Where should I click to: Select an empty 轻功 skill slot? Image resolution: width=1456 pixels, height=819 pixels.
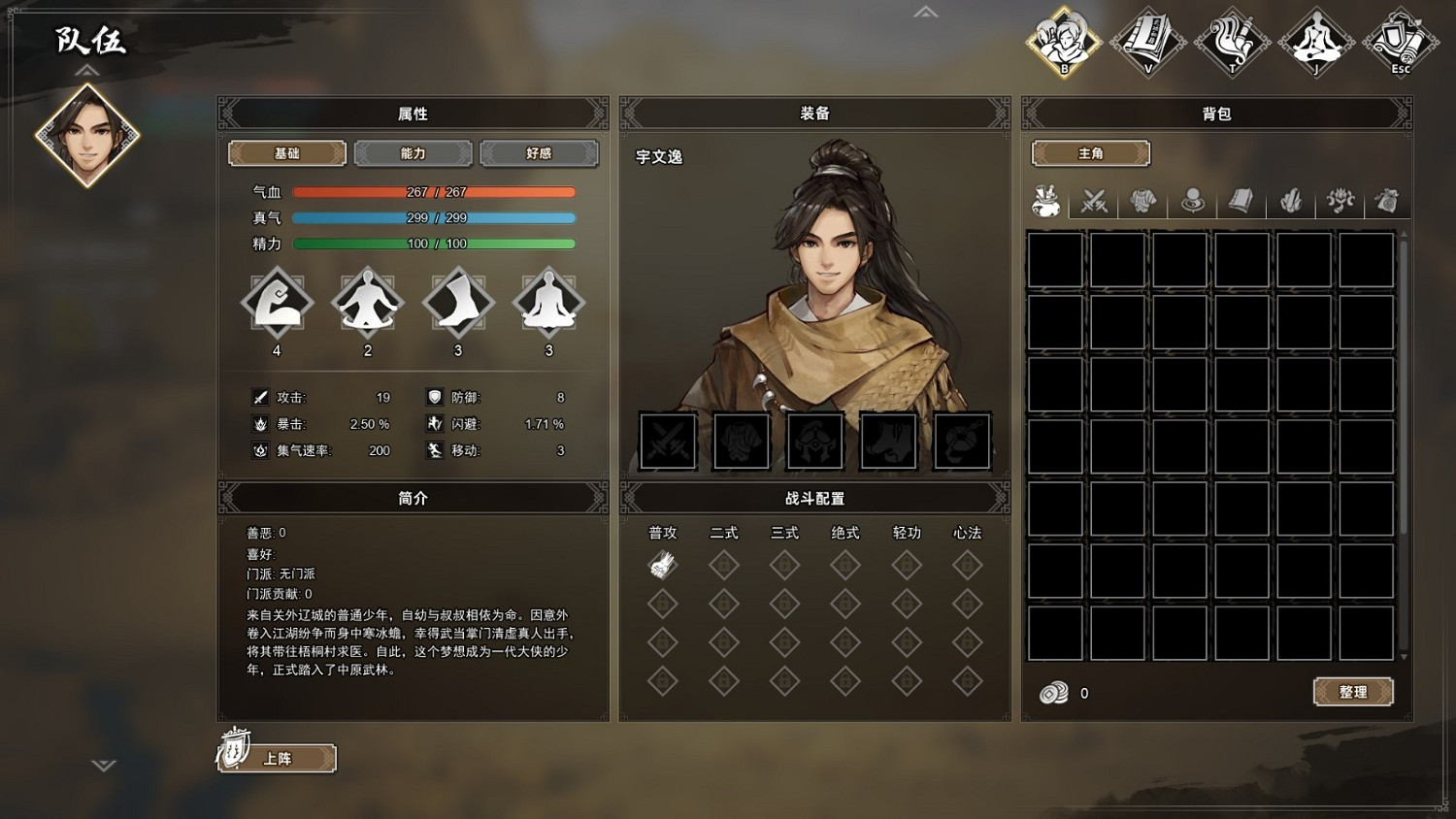(x=906, y=564)
